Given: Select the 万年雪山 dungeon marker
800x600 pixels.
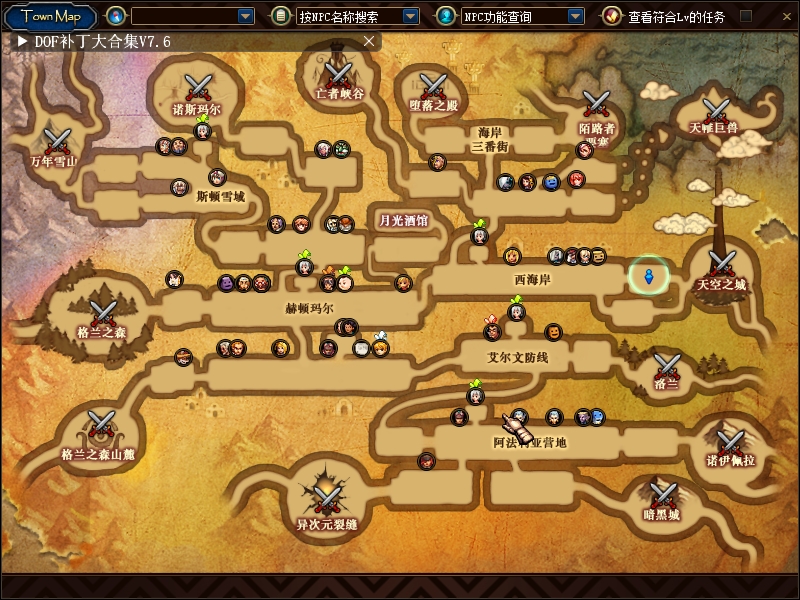Looking at the screenshot, I should click(x=56, y=140).
